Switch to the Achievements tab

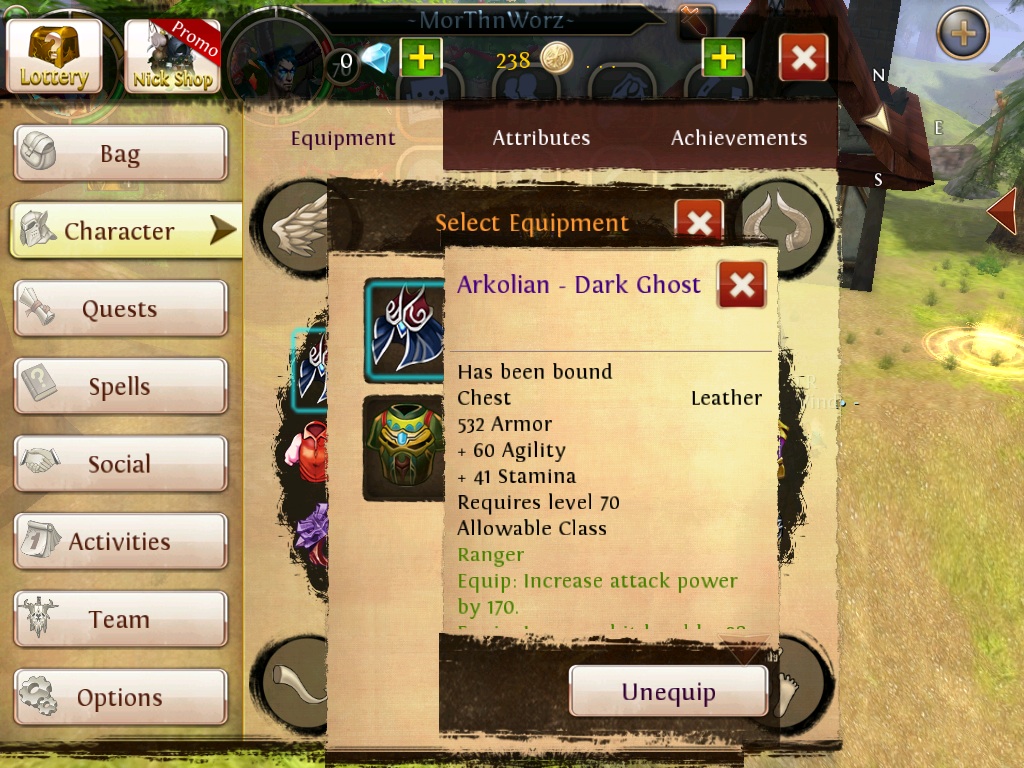tap(739, 138)
